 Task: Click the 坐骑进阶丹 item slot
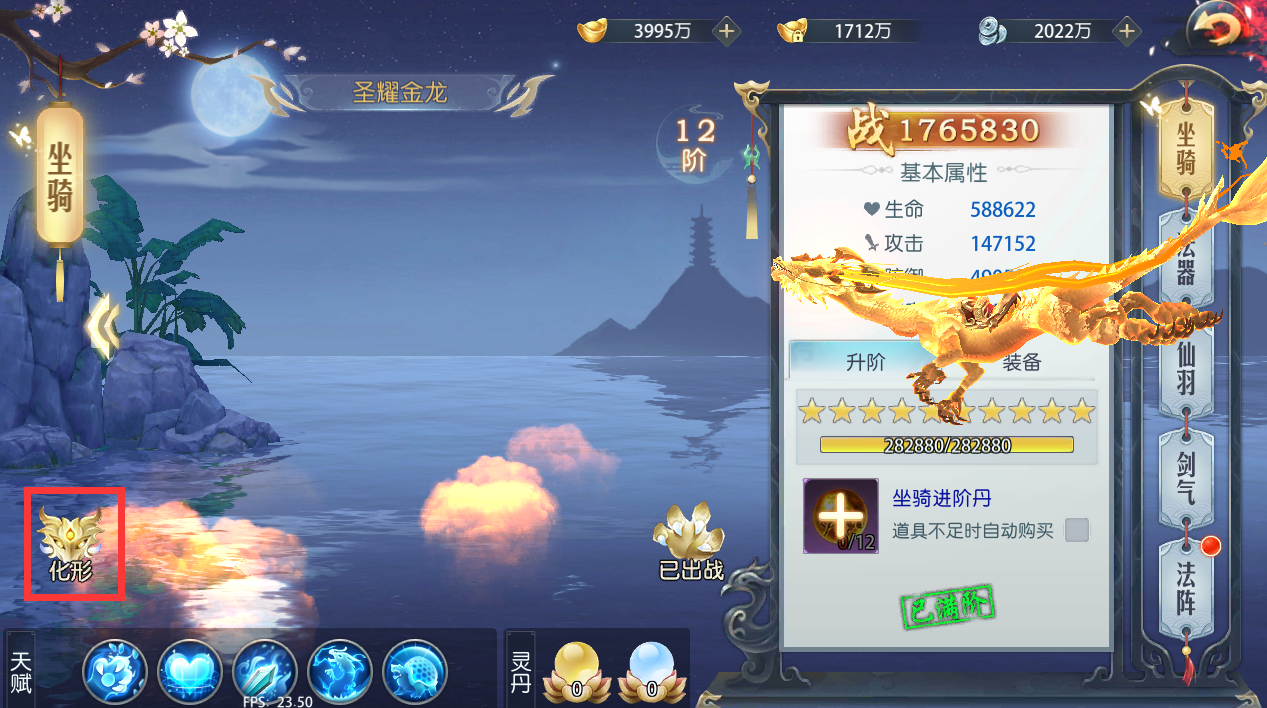tap(840, 516)
